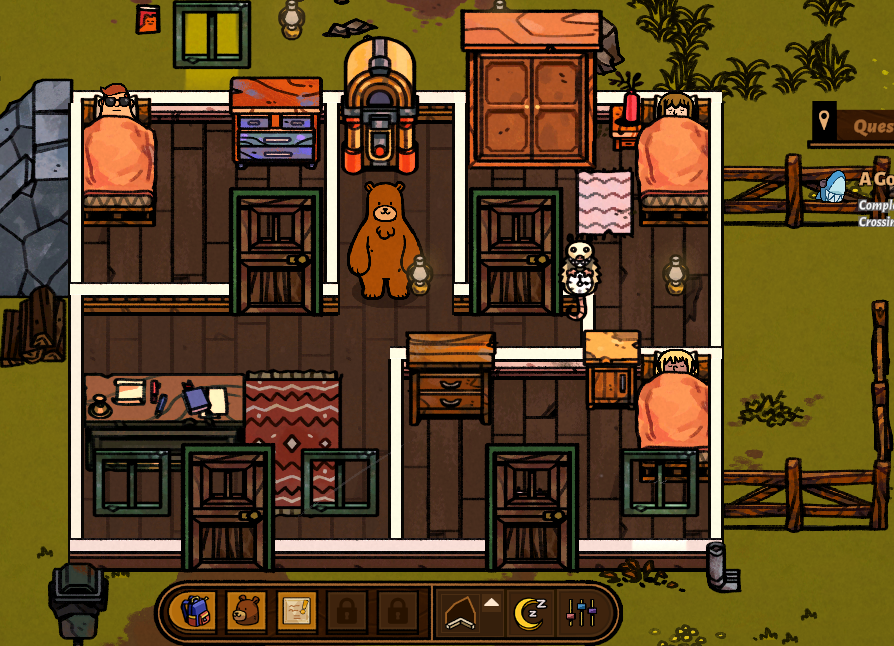Select the cabin roof build button
The width and height of the screenshot is (894, 646).
click(x=462, y=612)
